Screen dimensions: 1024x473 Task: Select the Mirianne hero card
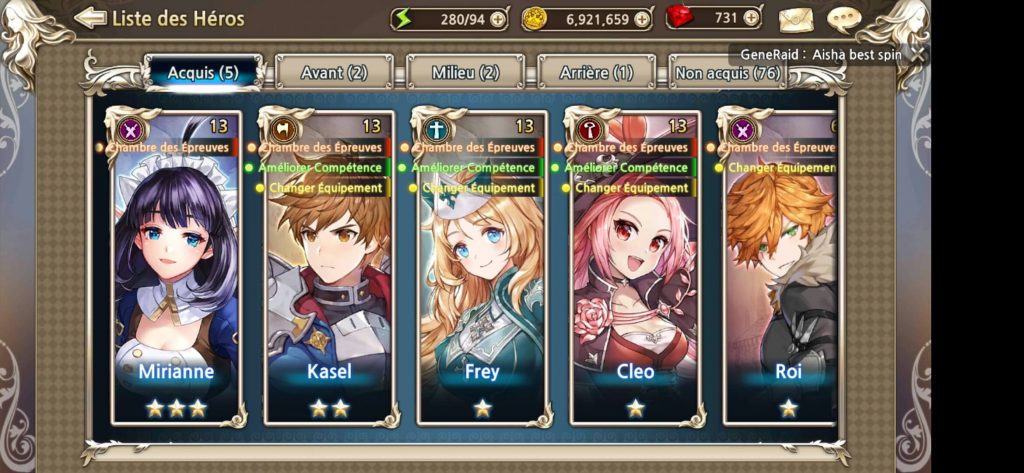(176, 270)
